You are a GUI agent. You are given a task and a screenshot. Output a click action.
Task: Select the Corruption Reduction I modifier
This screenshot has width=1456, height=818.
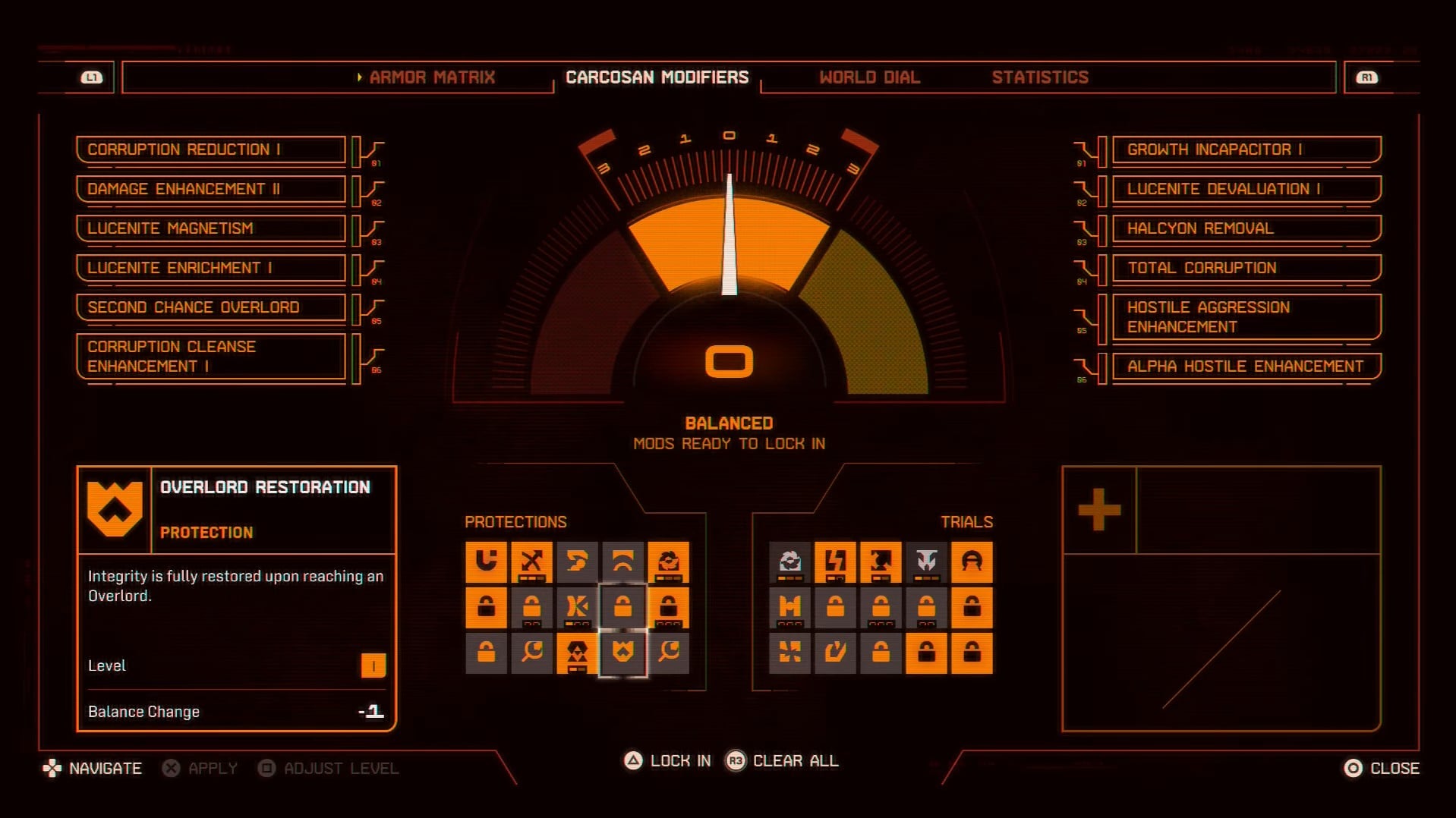coord(210,149)
